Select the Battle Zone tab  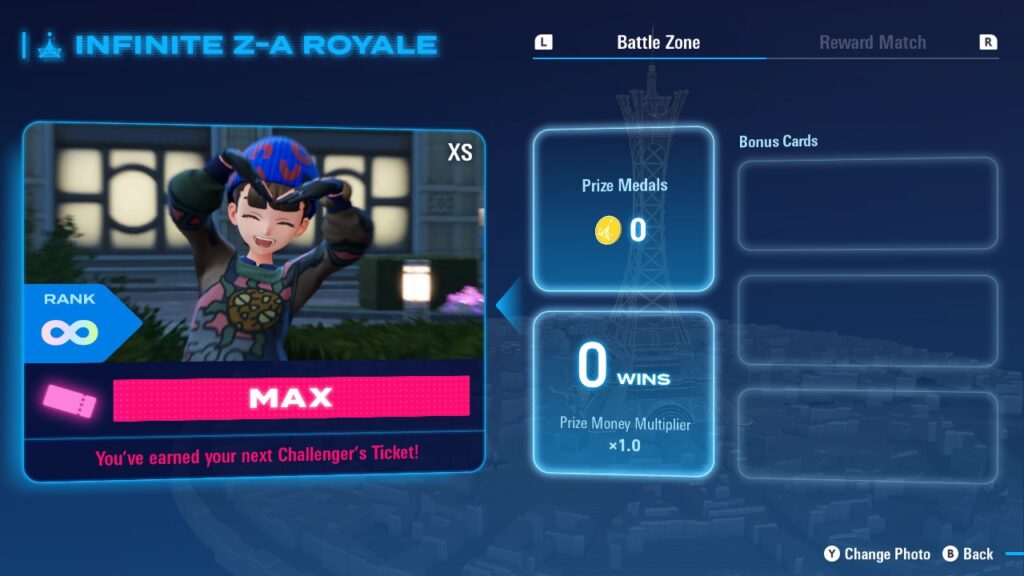pyautogui.click(x=658, y=43)
